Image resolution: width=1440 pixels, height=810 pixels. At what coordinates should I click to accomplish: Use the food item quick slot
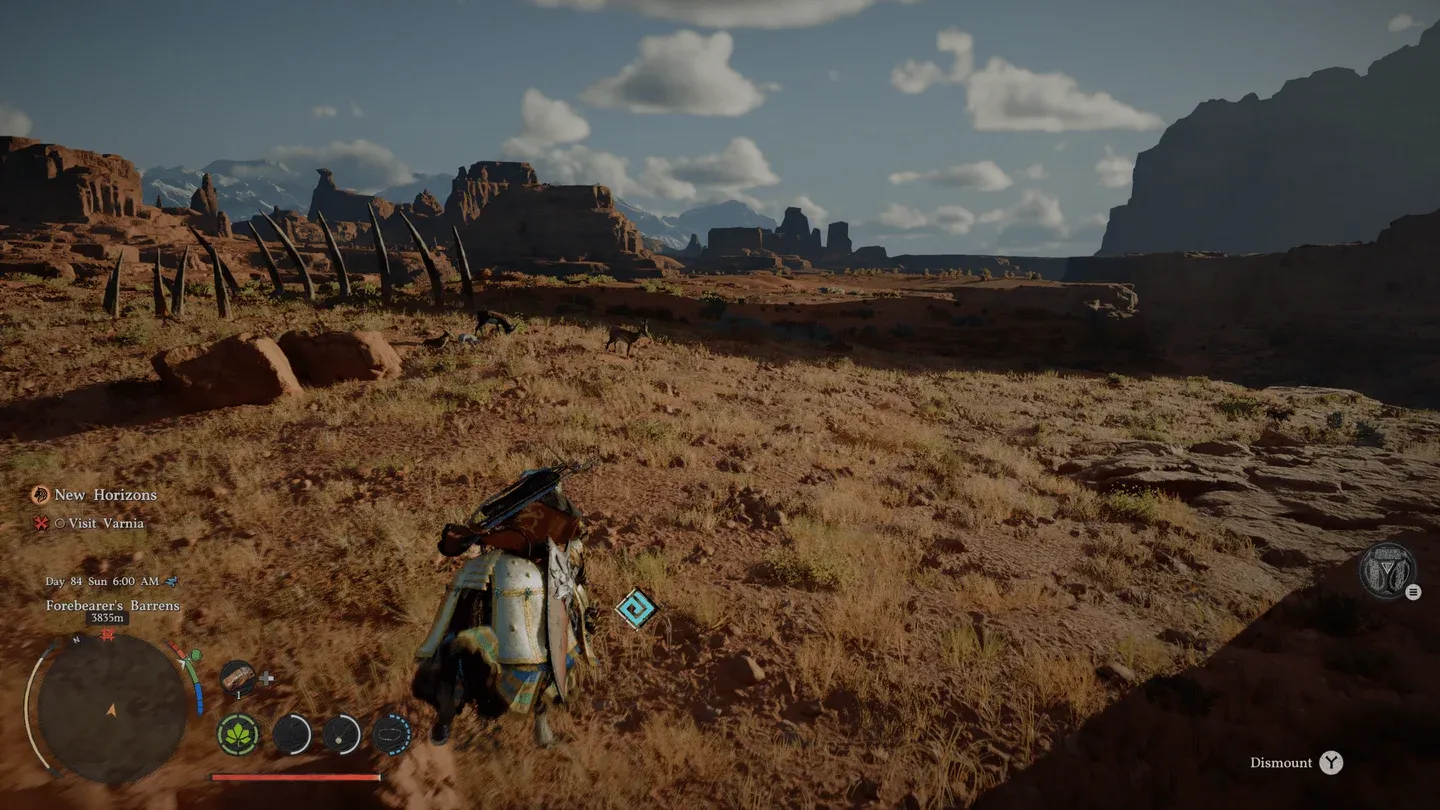tap(238, 678)
